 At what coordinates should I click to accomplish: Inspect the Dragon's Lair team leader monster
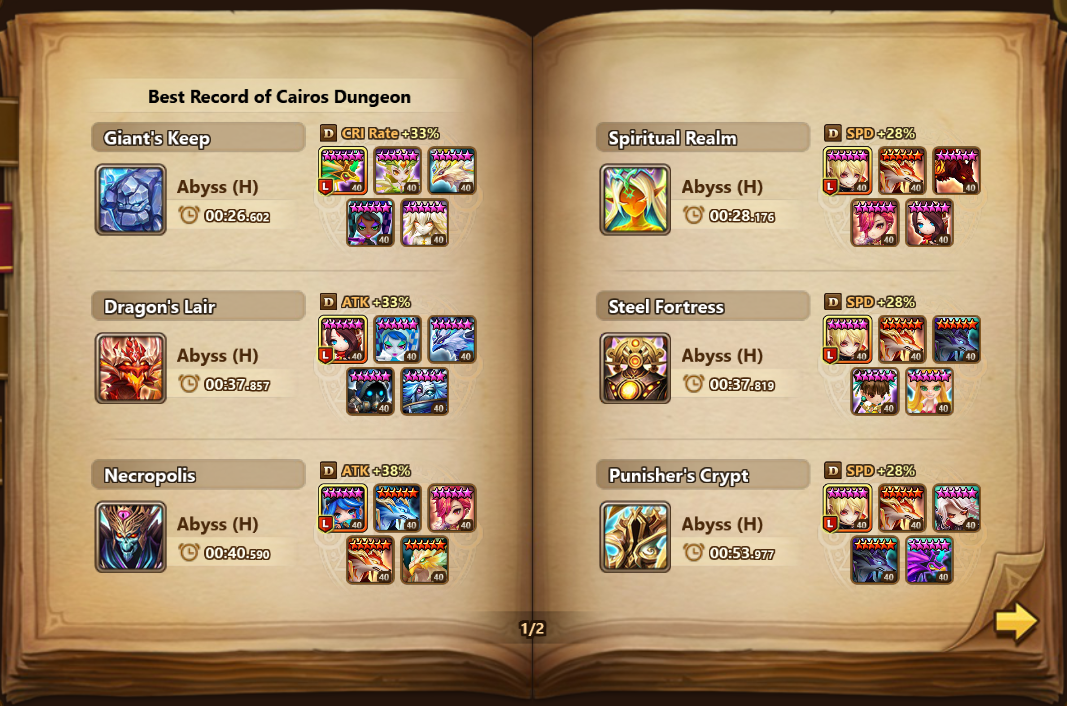click(343, 340)
